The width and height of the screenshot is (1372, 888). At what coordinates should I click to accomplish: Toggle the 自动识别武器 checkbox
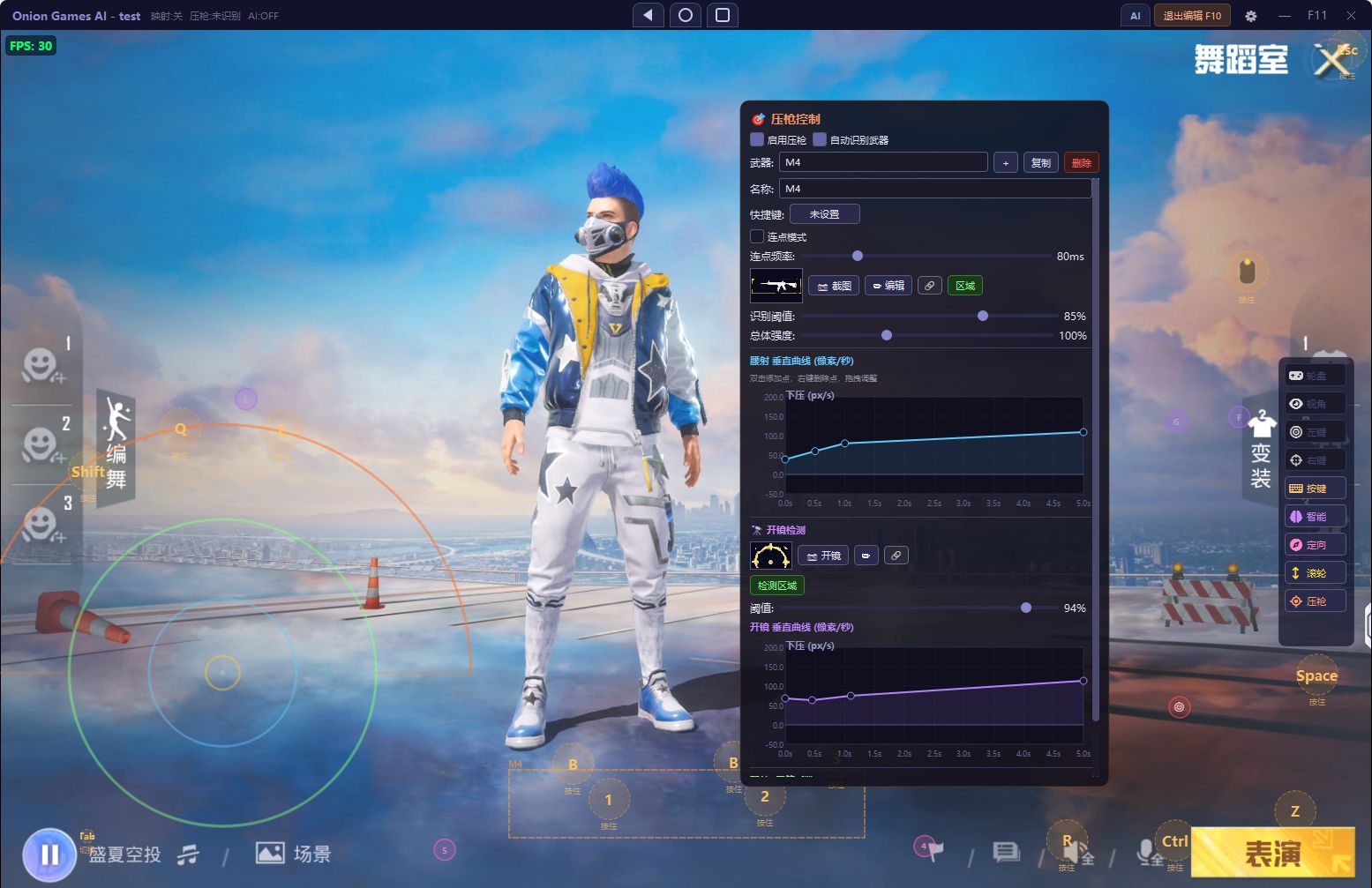click(820, 139)
